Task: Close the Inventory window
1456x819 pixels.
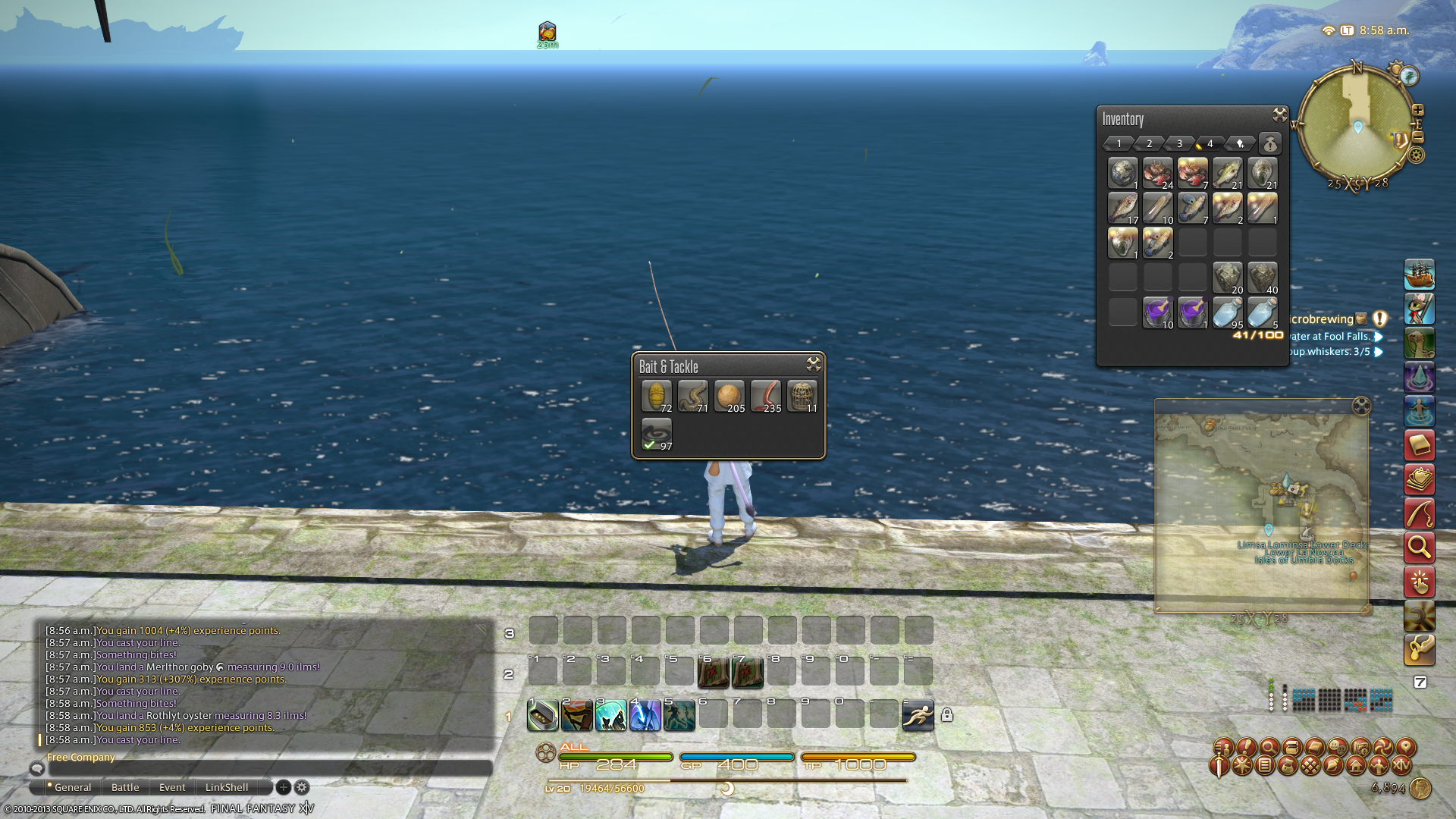Action: (1280, 115)
